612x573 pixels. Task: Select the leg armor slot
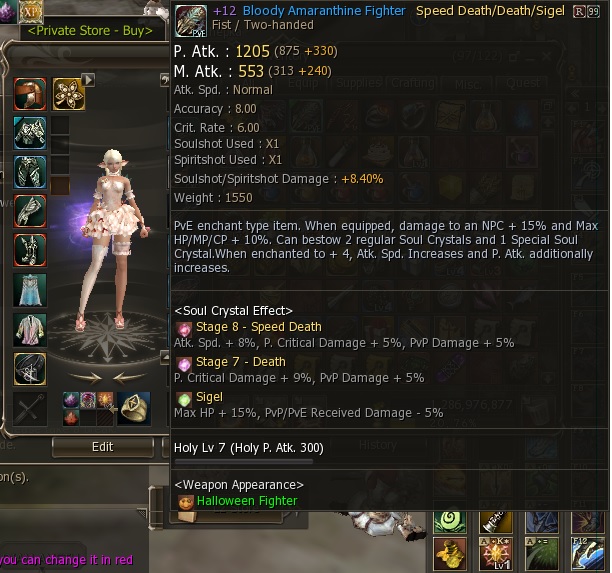[x=30, y=171]
